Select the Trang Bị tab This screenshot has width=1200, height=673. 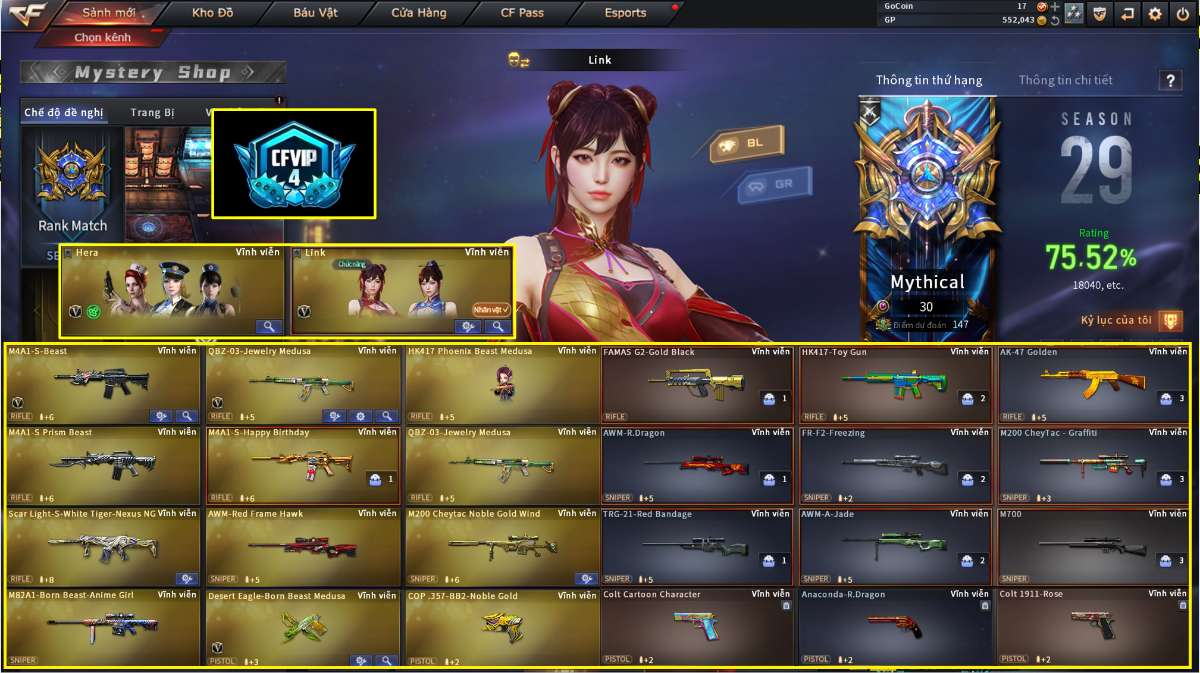[152, 113]
